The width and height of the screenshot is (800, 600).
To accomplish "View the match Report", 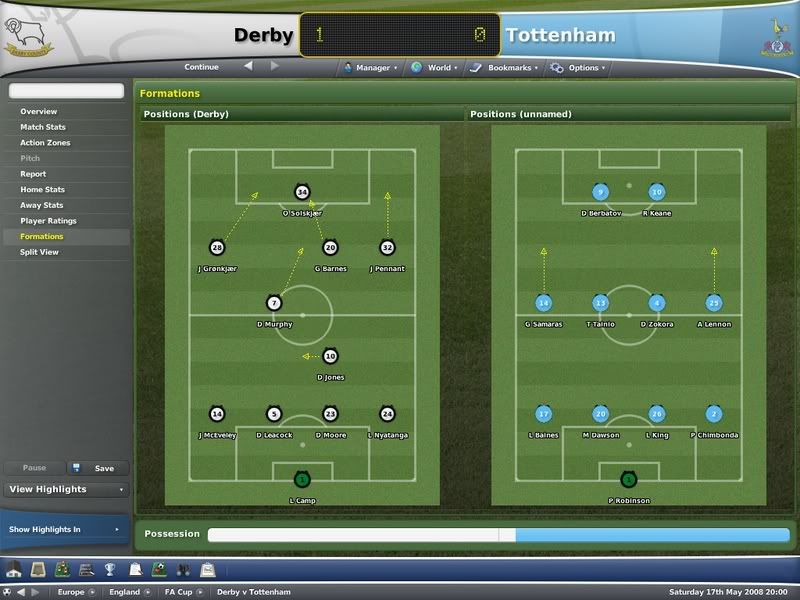I will pos(33,174).
